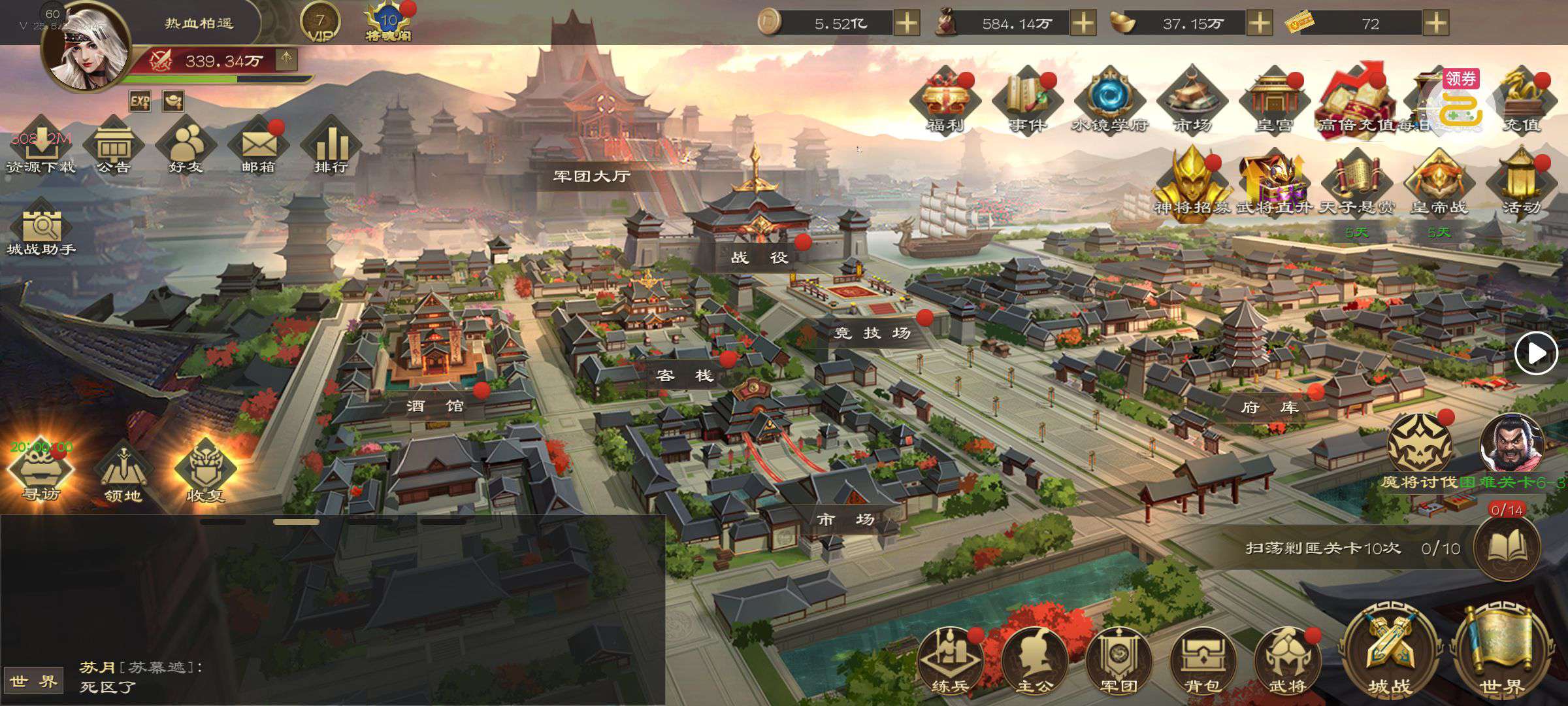Start 城战 city battle
The image size is (1568, 706).
pos(1390,654)
